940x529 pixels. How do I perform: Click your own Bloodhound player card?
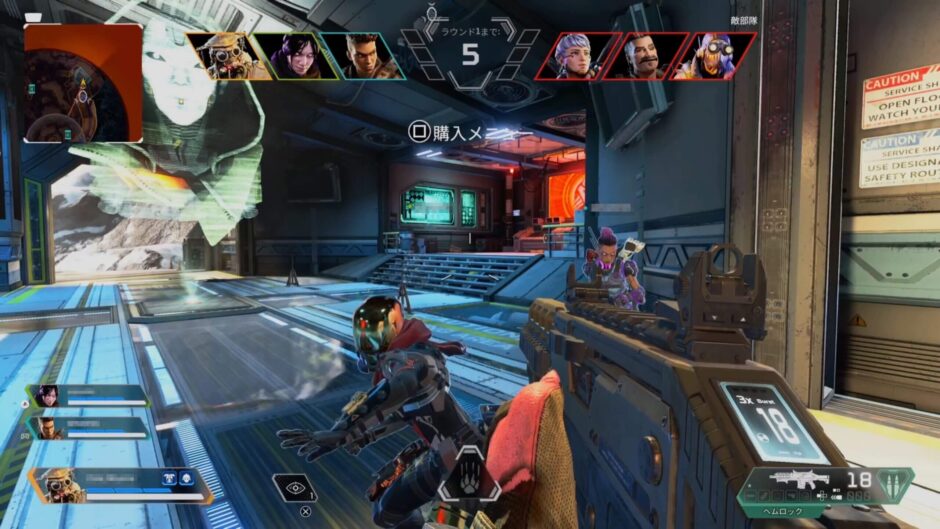[x=120, y=485]
